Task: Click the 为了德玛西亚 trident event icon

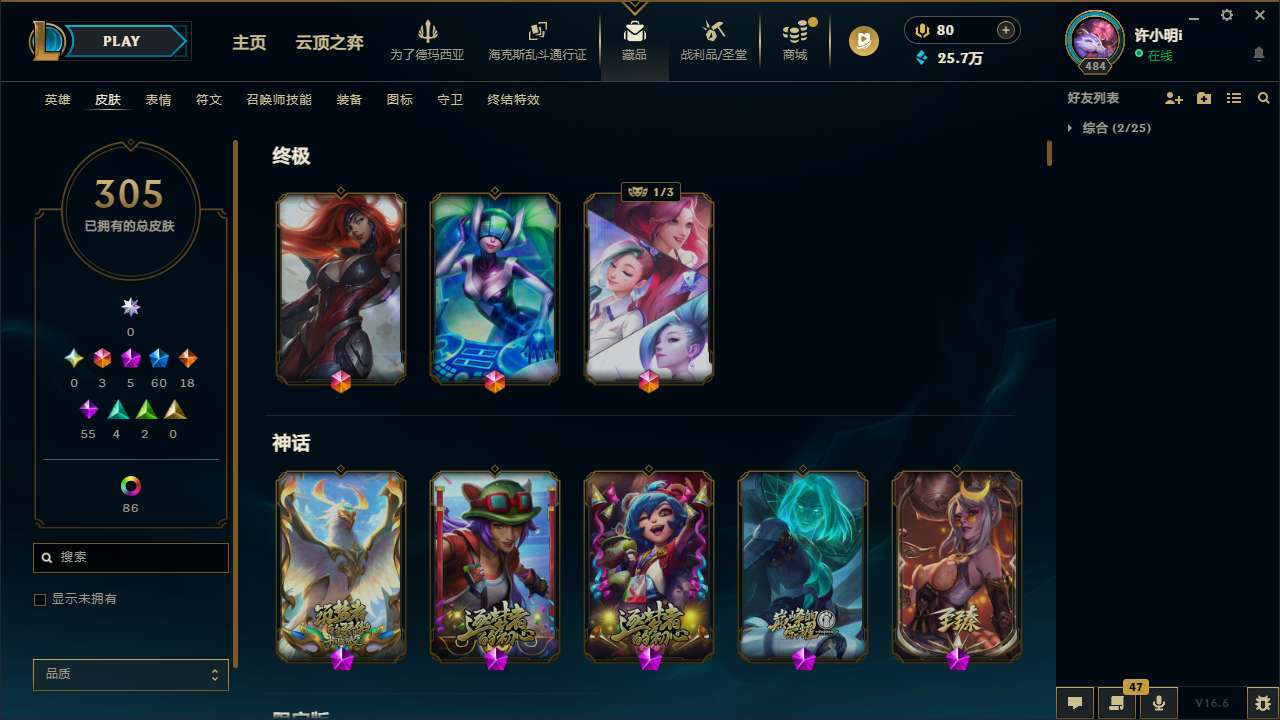Action: [429, 33]
